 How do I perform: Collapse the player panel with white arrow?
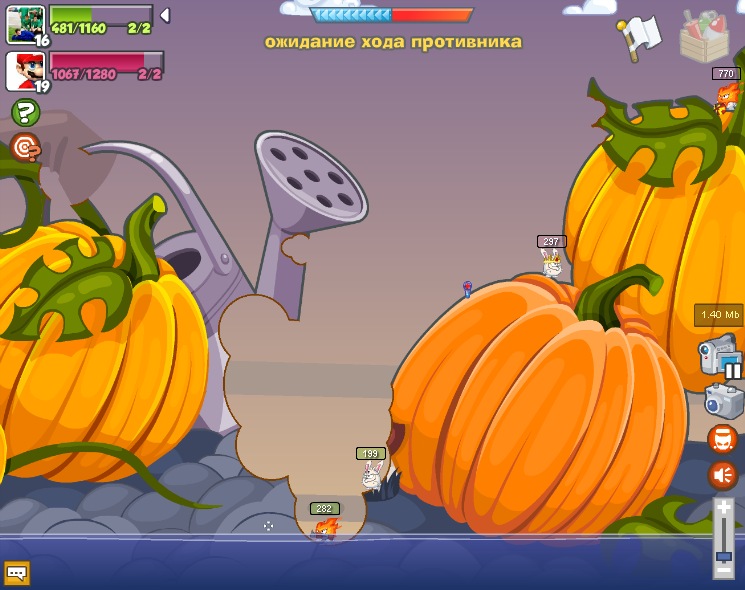point(165,15)
